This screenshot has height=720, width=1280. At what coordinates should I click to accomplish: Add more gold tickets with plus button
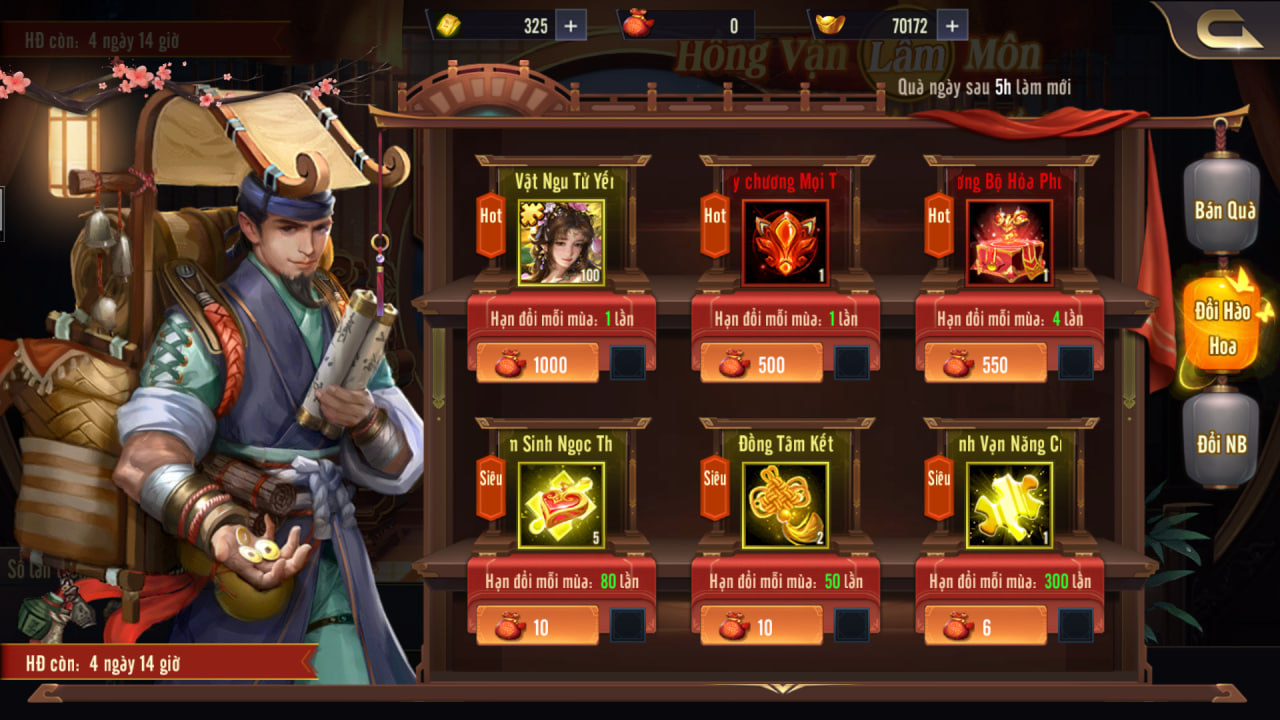click(570, 26)
